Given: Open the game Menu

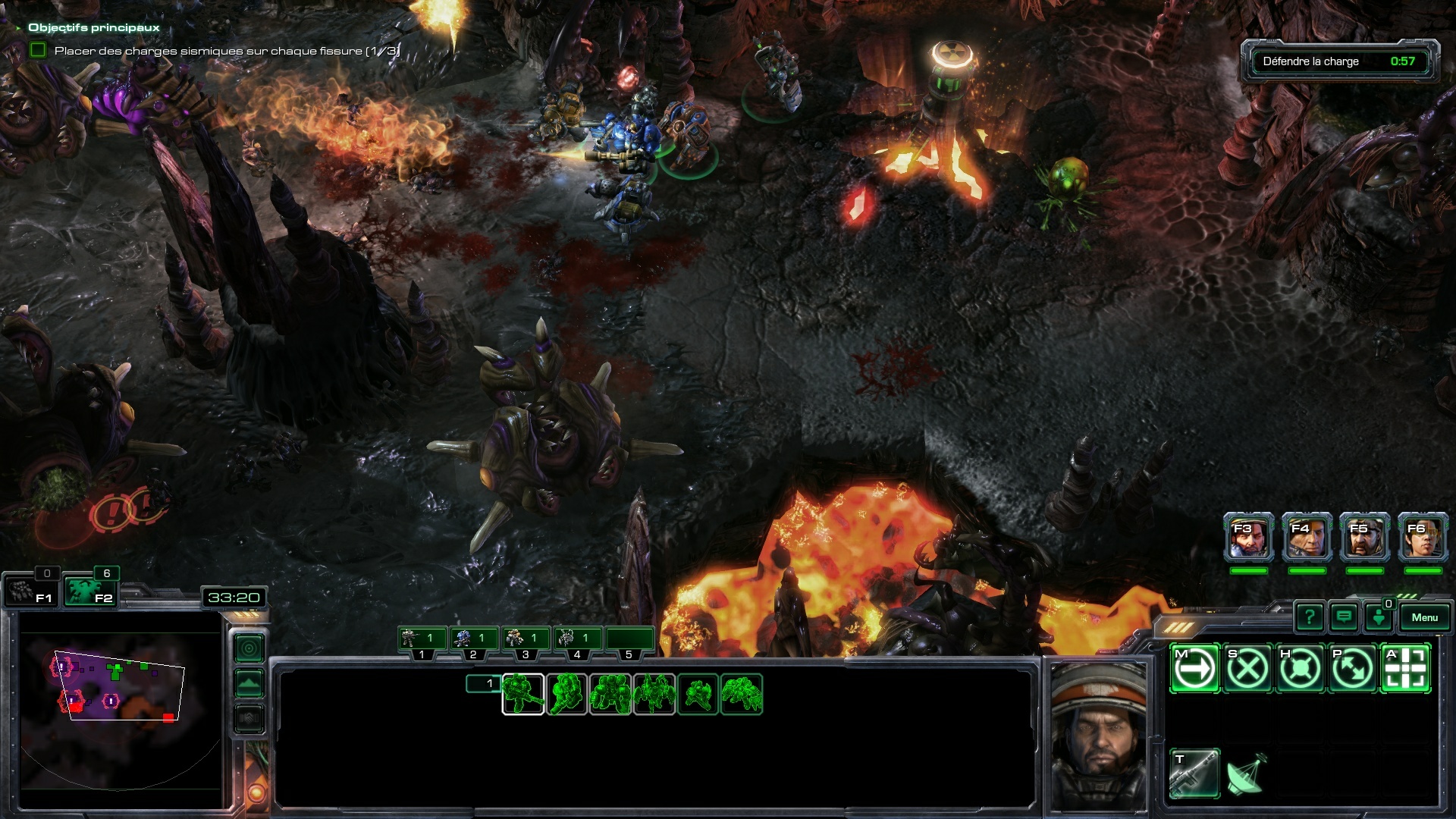Looking at the screenshot, I should [1423, 617].
